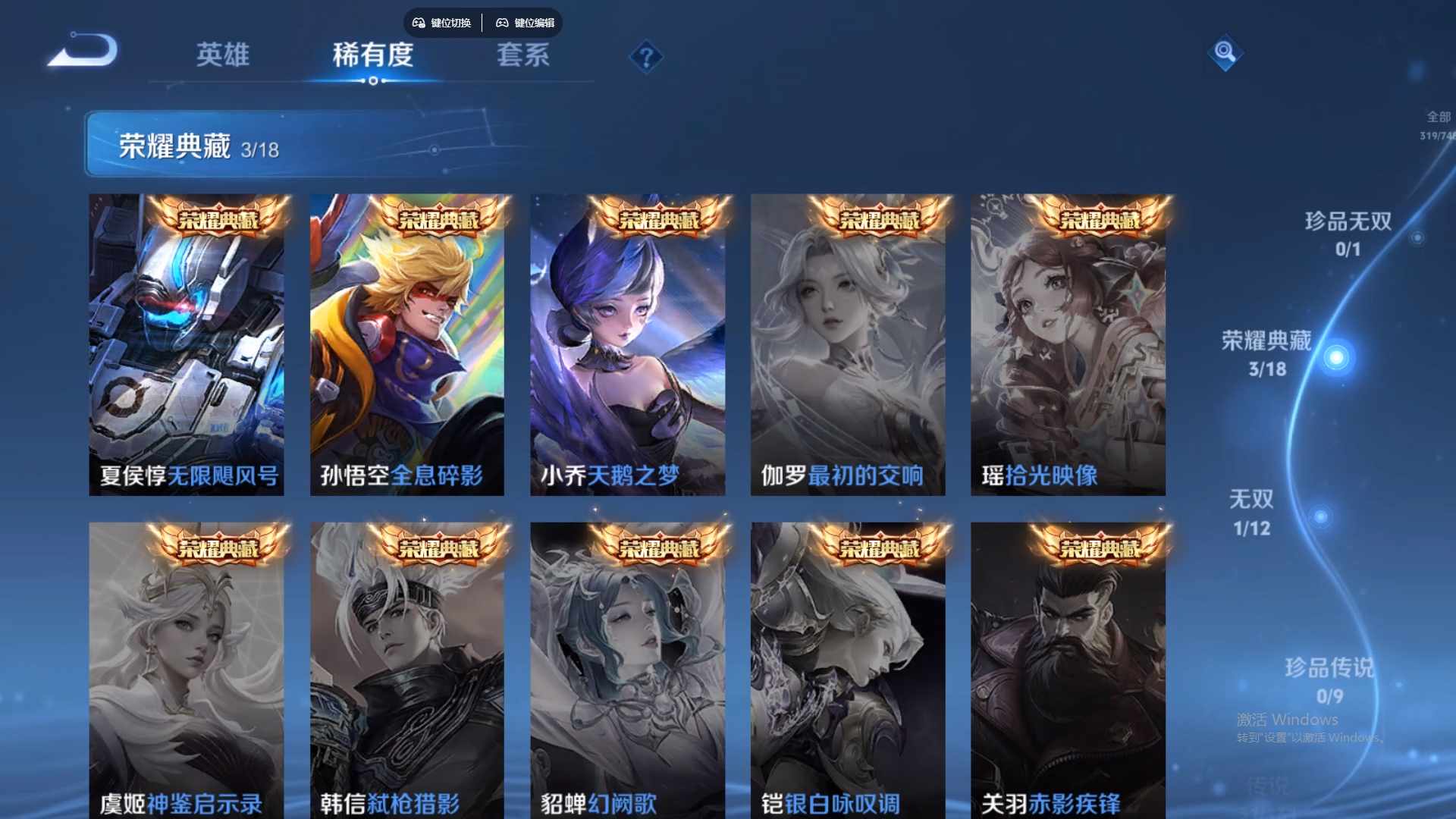The image size is (1456, 819).
Task: Select the 铠 银白咏叹调 skin card
Action: (x=848, y=671)
